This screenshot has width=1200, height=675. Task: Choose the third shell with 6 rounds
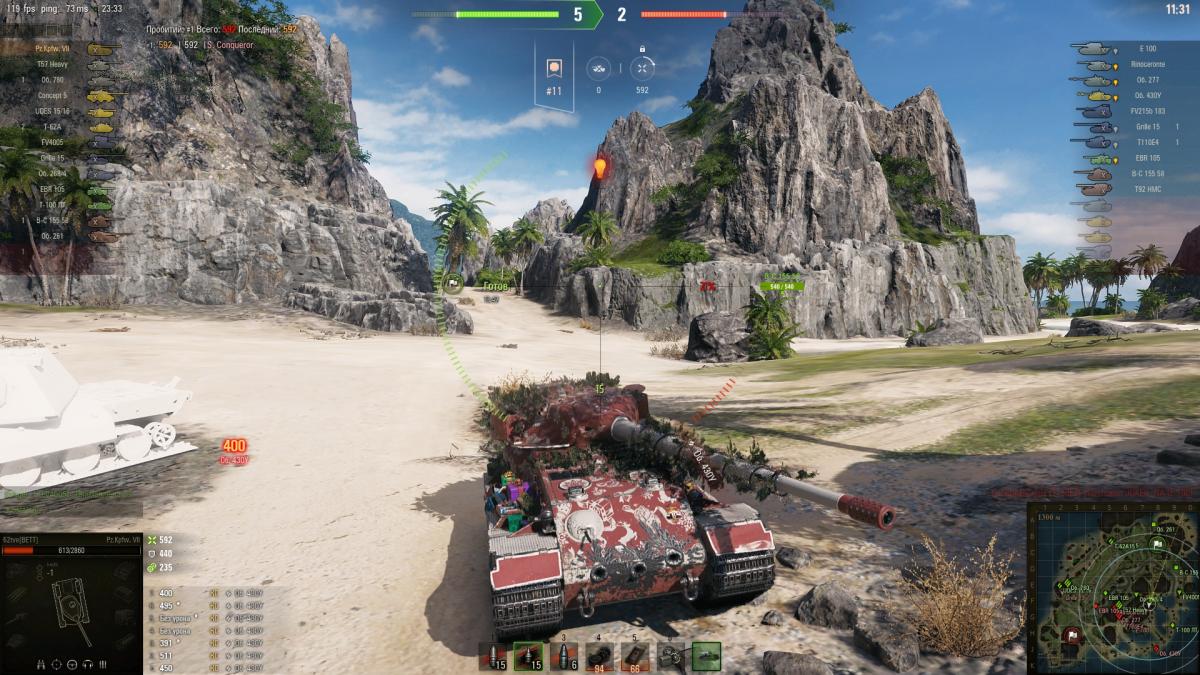click(x=563, y=656)
